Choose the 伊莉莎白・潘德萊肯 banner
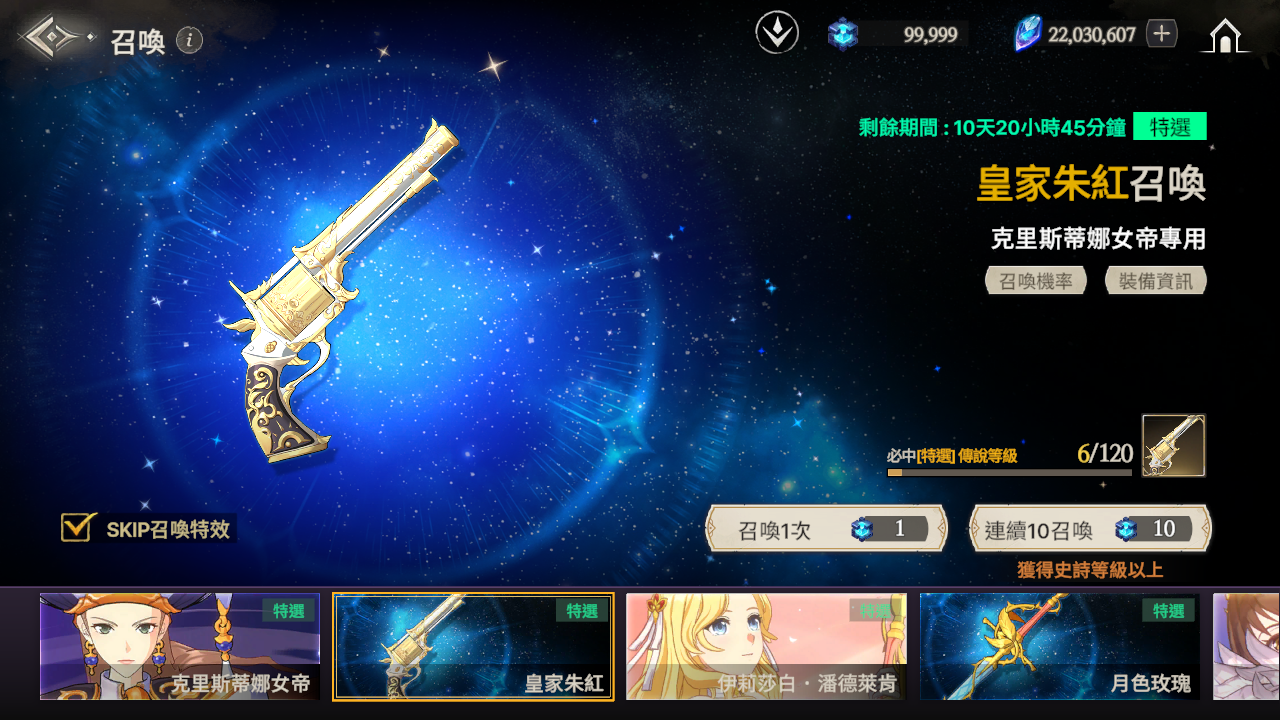 click(x=766, y=646)
